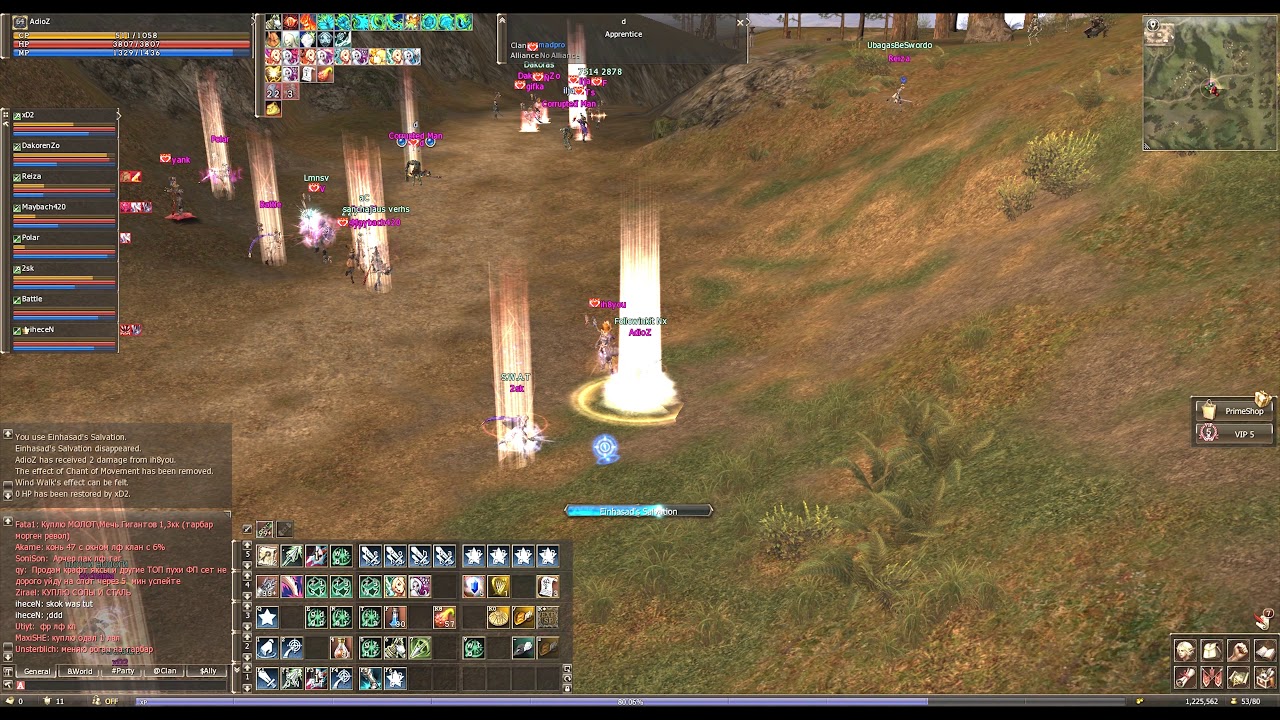Open the &World chat tab

[x=80, y=671]
